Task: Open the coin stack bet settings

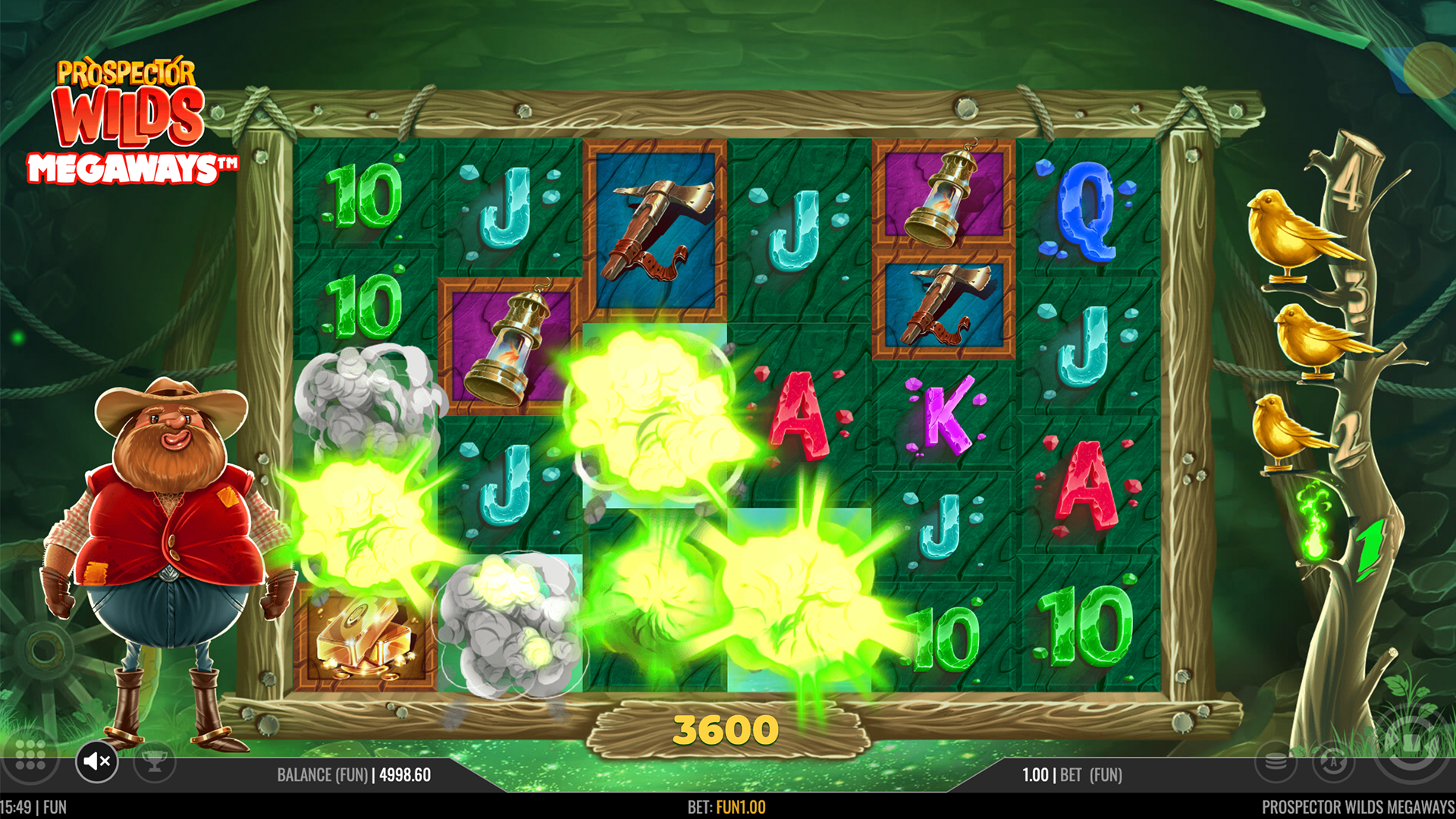Action: [1276, 761]
